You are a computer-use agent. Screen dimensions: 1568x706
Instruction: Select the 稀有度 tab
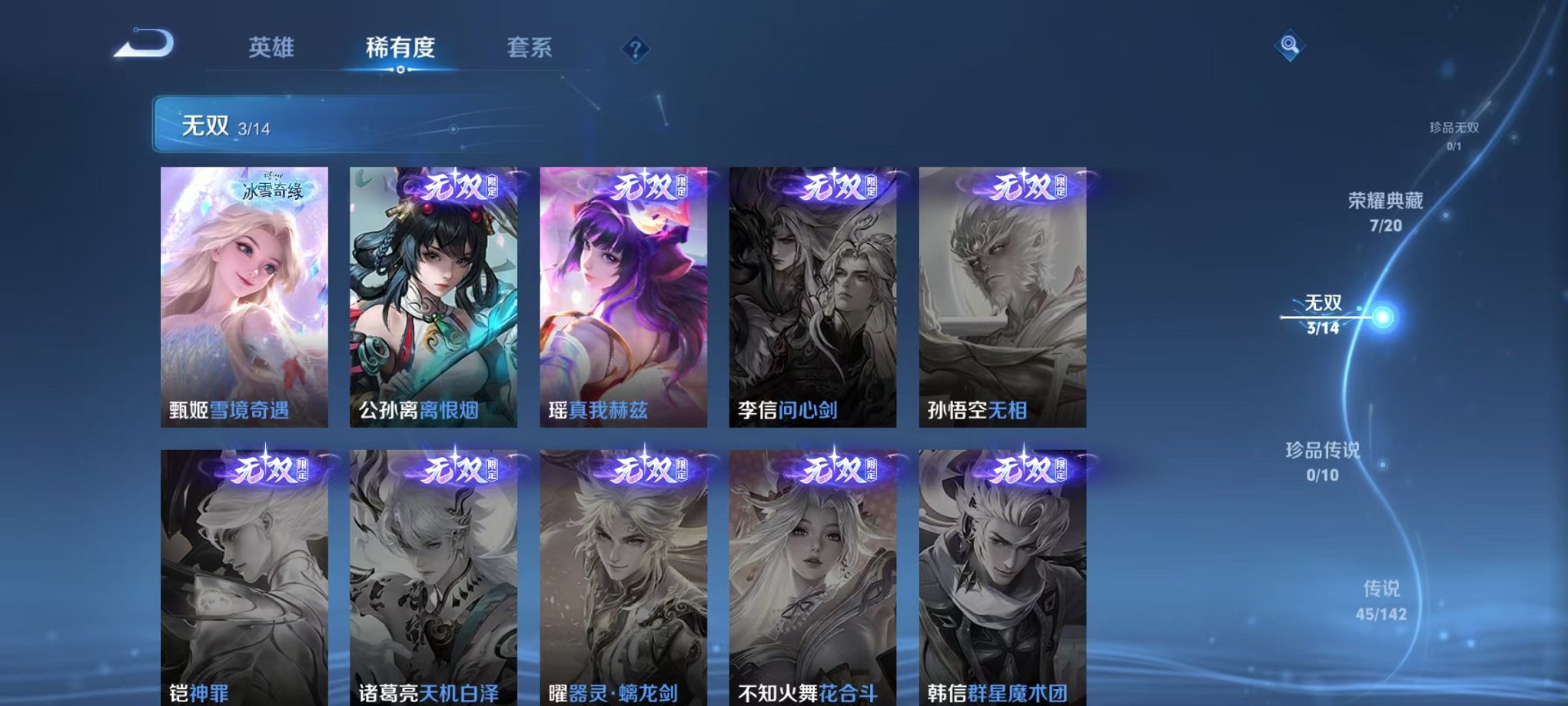click(400, 46)
